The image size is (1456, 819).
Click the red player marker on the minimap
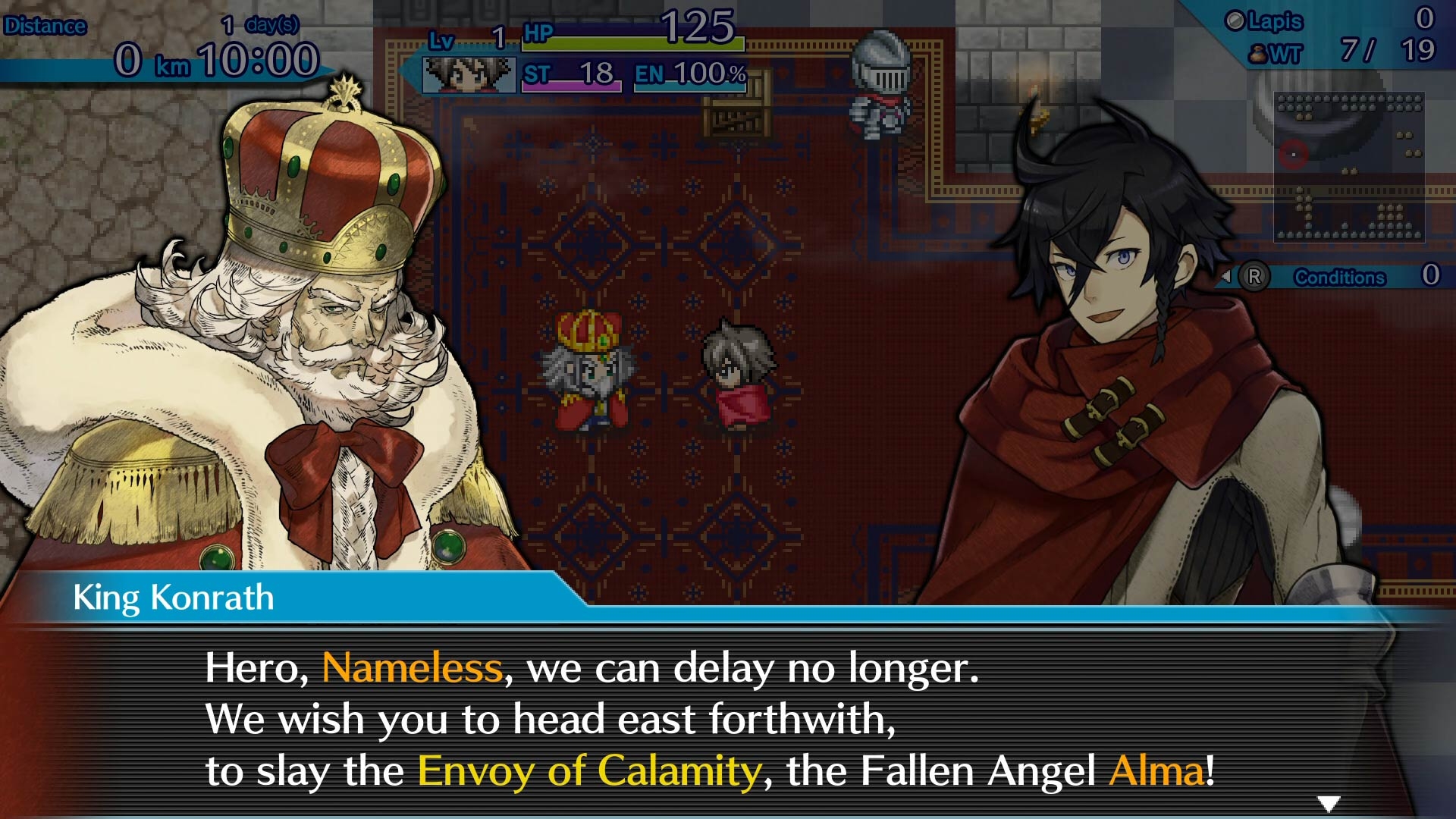[1294, 155]
